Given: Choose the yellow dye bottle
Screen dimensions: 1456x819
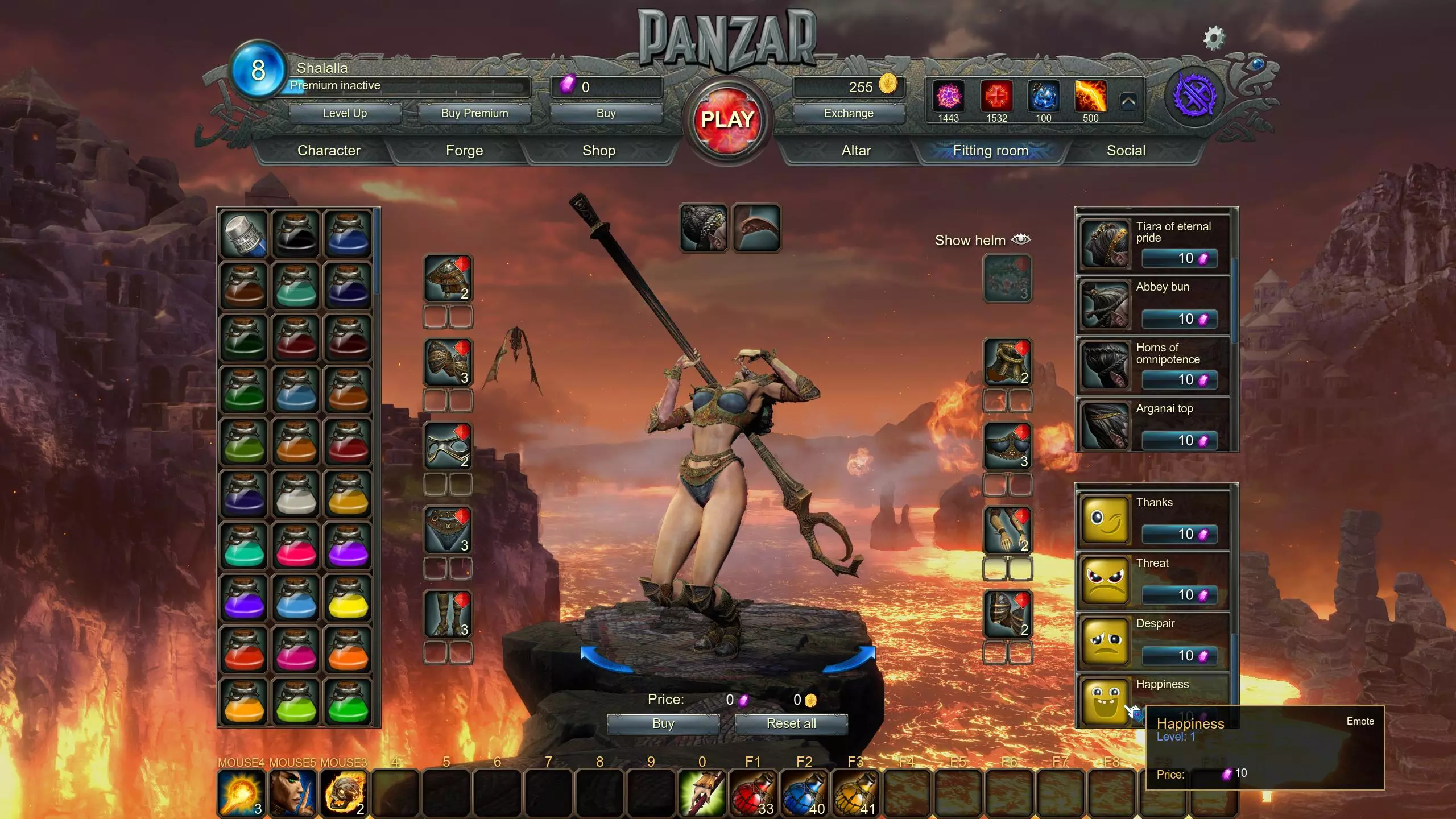Looking at the screenshot, I should pyautogui.click(x=348, y=598).
